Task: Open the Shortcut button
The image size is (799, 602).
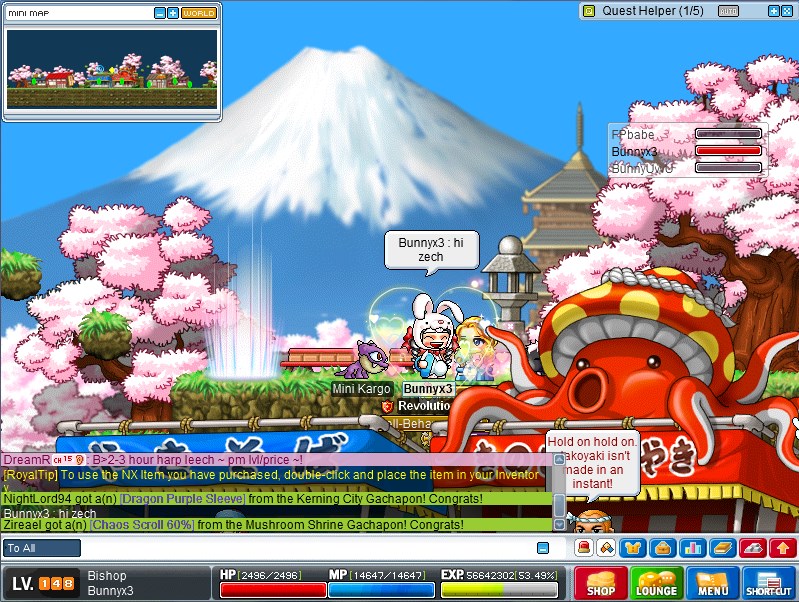Action: [769, 583]
